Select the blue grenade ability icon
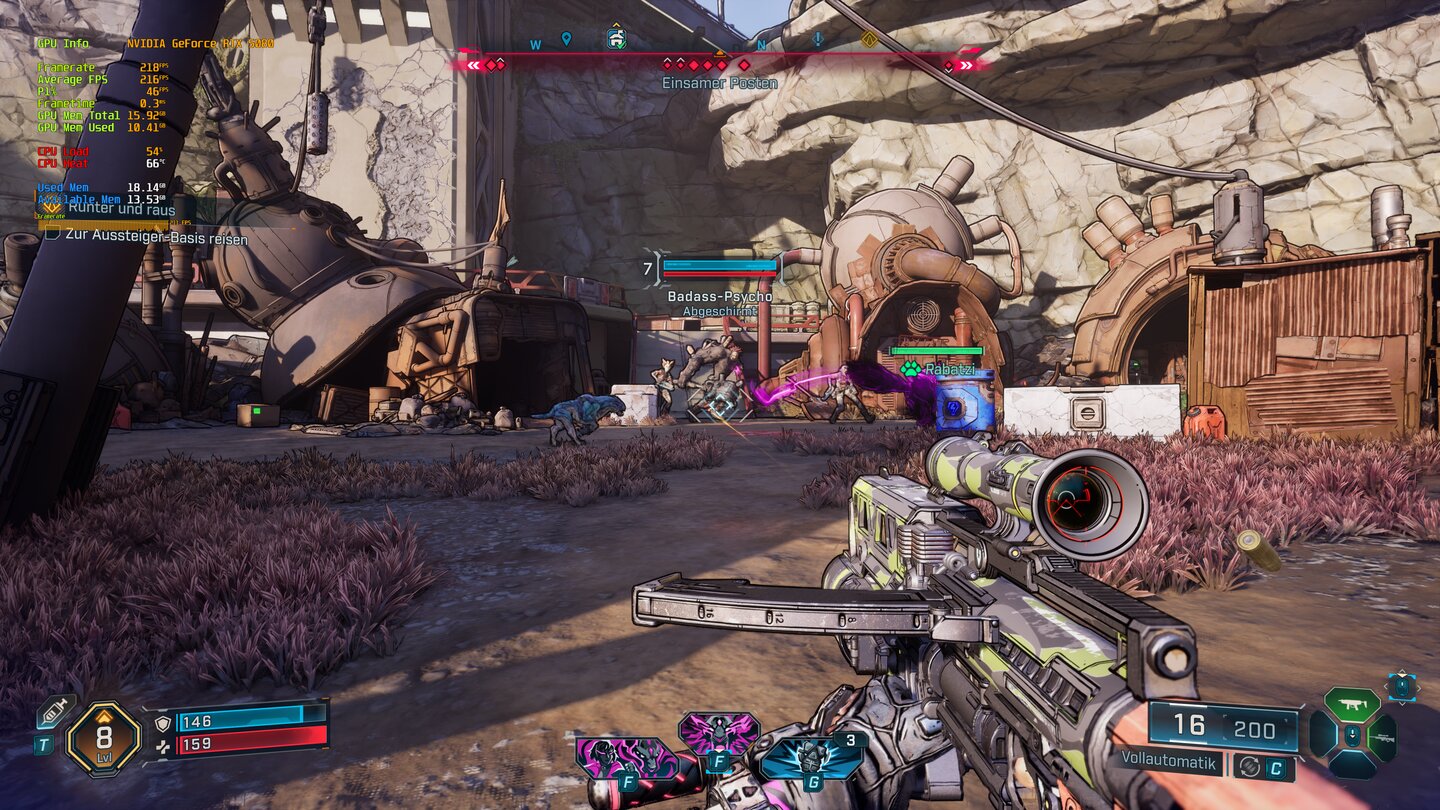This screenshot has height=810, width=1440. 812,758
